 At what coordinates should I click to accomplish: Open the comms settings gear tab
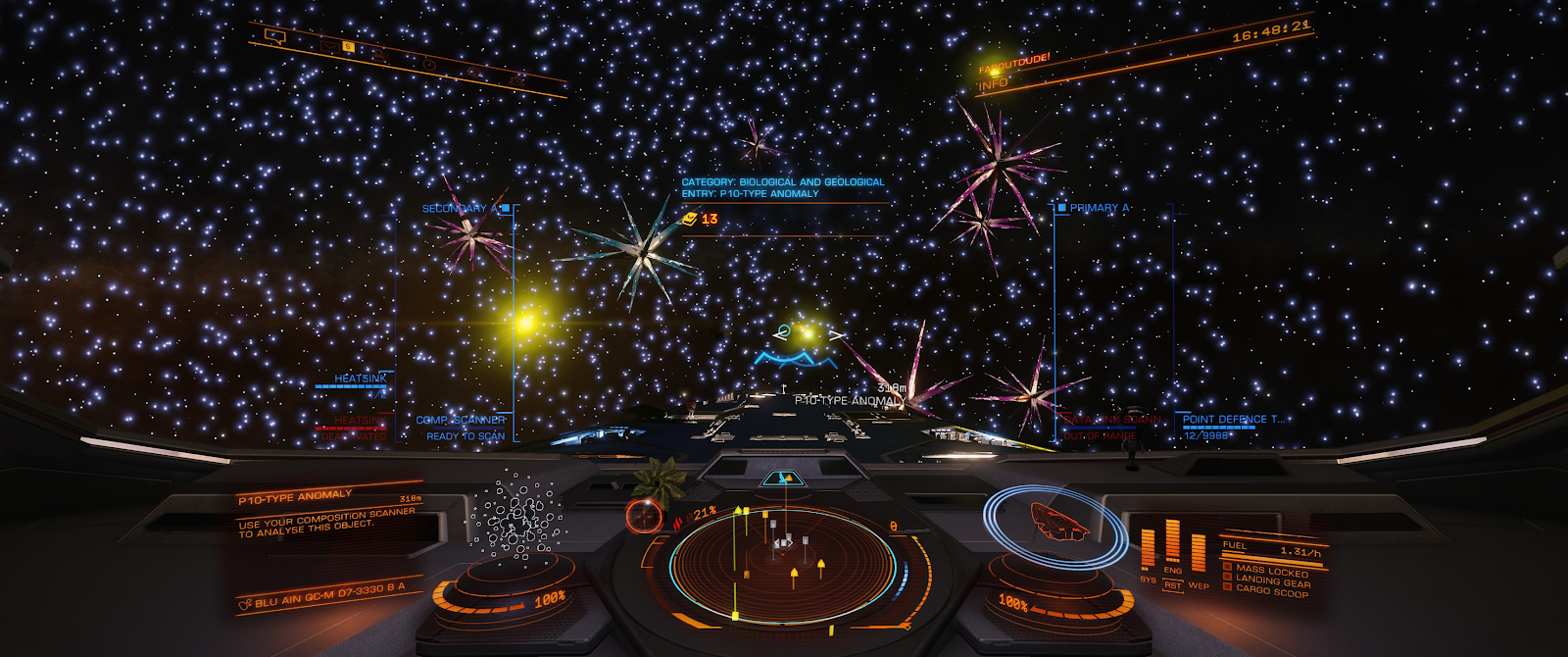pyautogui.click(x=516, y=78)
